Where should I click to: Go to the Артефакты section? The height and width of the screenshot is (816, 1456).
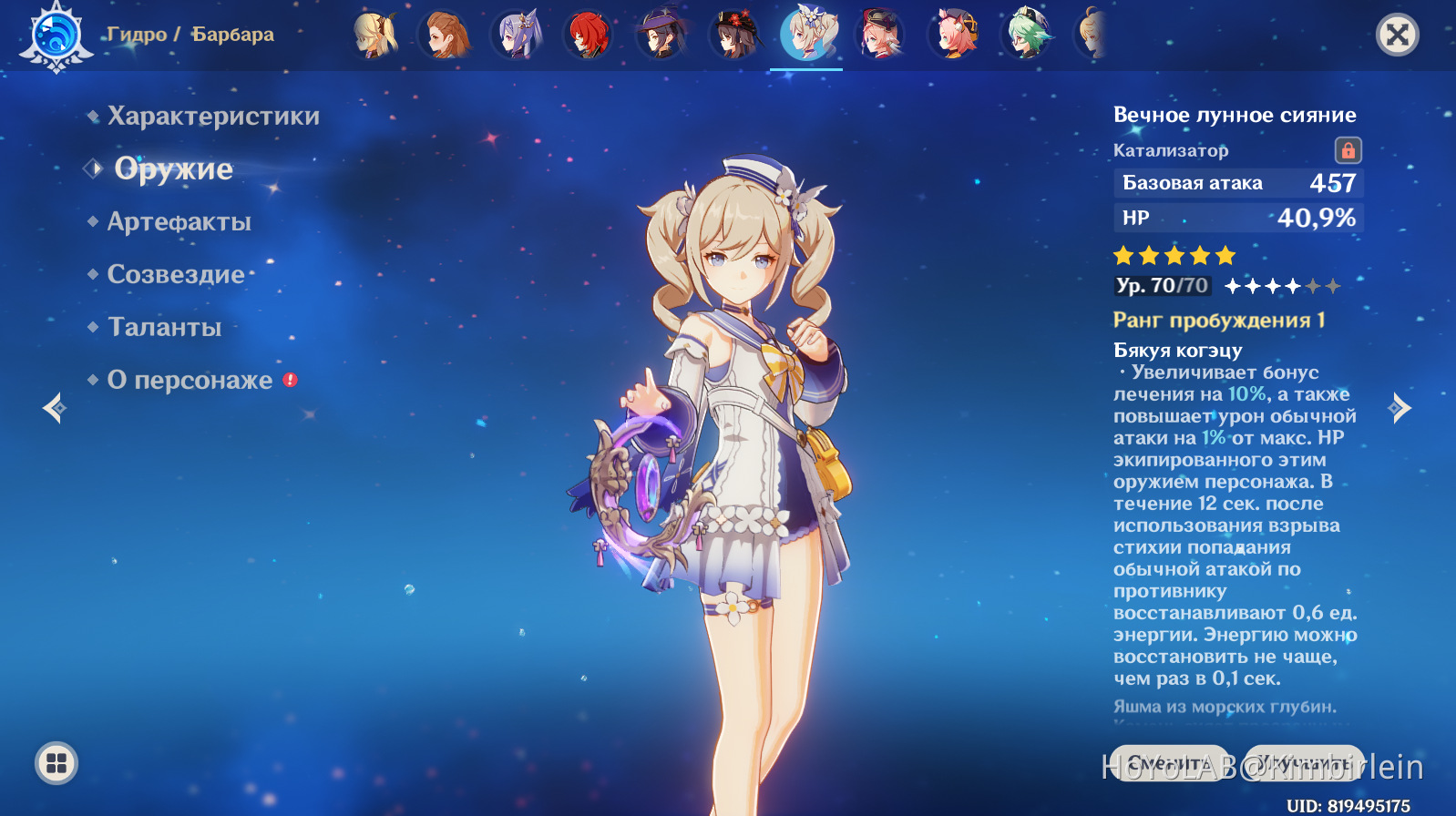pyautogui.click(x=179, y=222)
